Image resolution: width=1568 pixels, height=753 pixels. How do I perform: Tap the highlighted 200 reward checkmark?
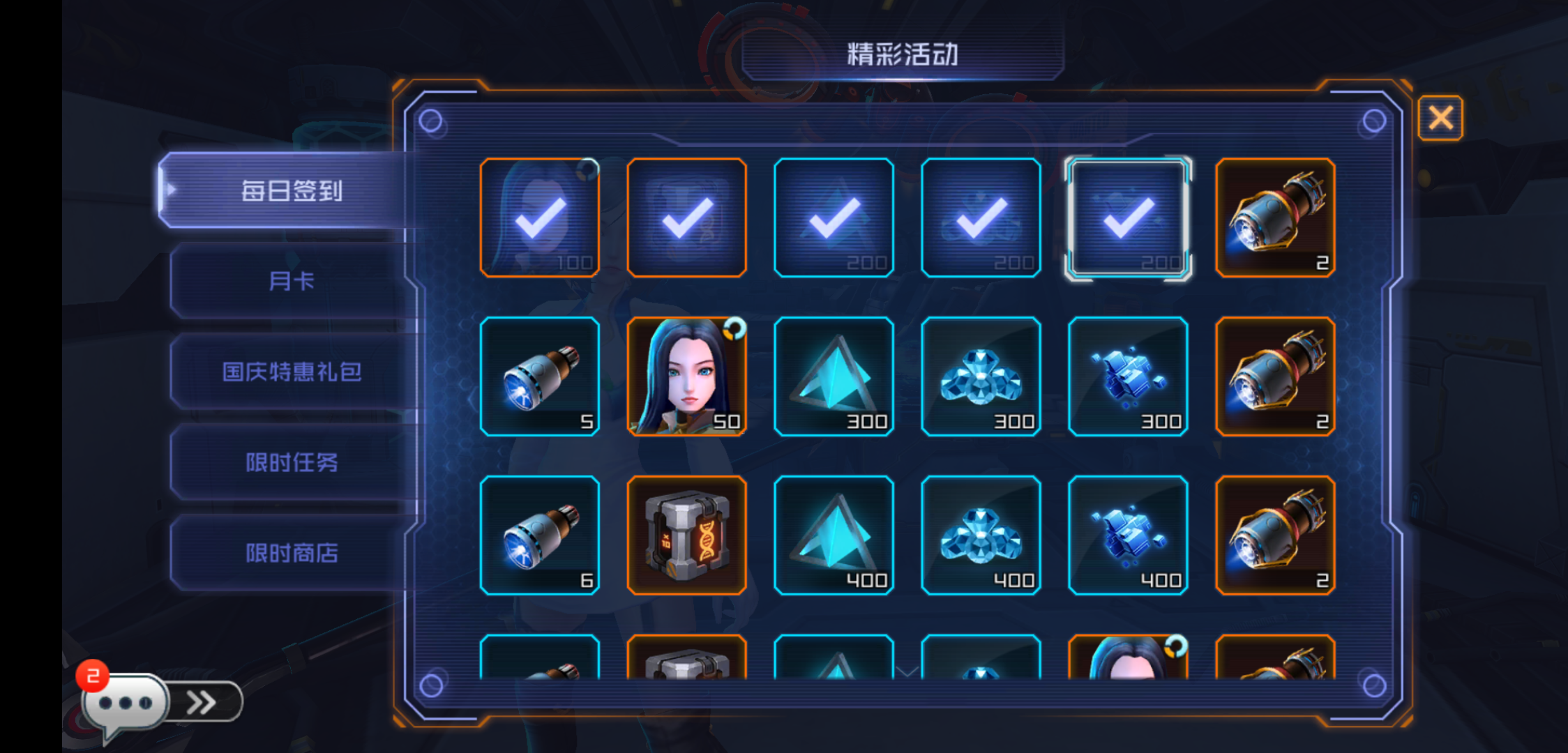click(1128, 218)
